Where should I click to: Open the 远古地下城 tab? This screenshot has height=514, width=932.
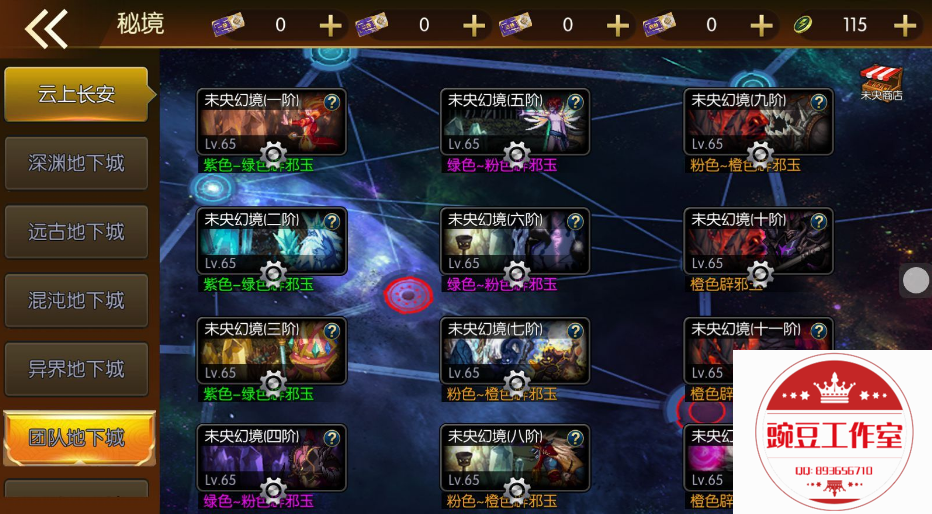[76, 232]
